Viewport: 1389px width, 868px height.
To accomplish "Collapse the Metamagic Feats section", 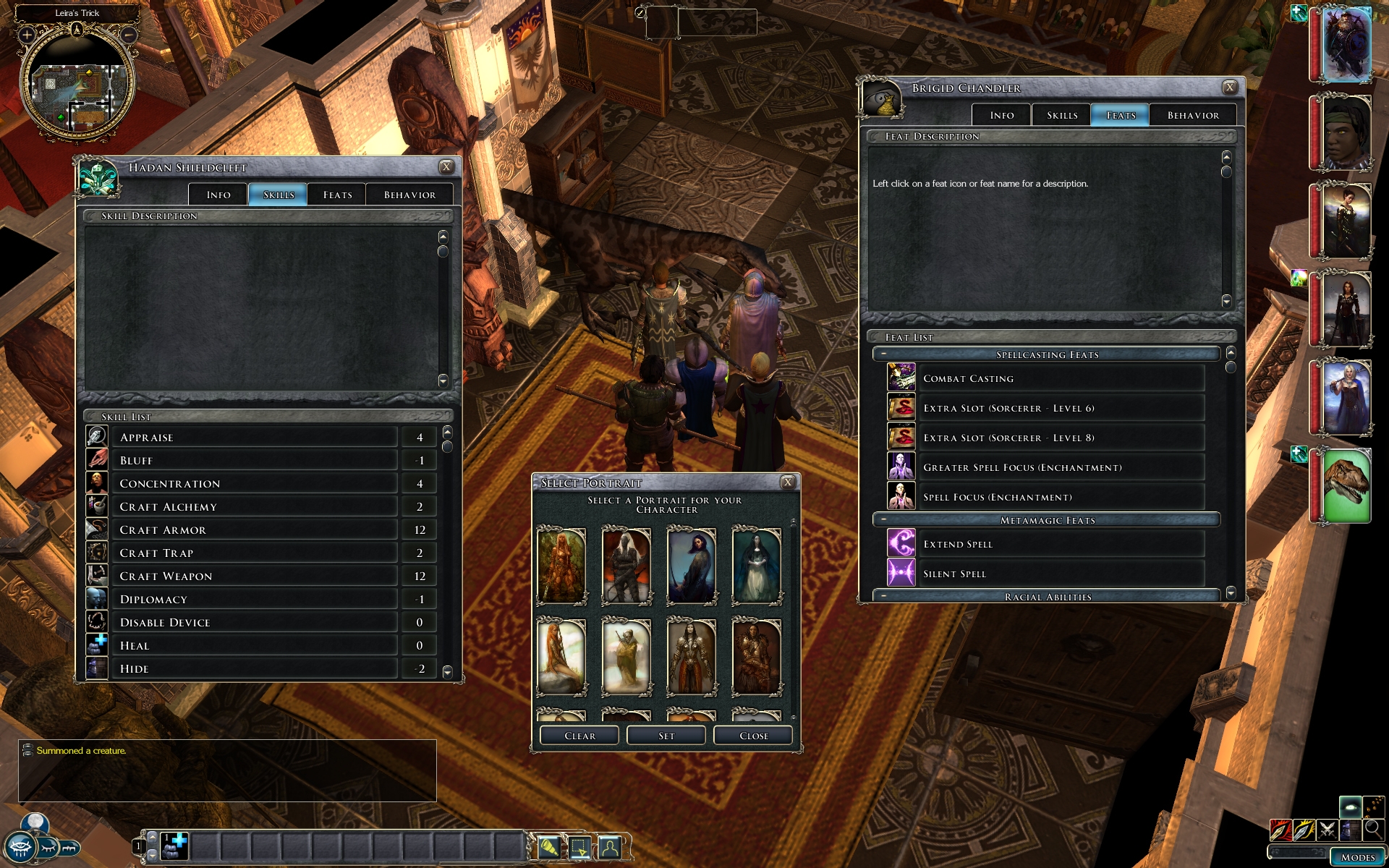I will pyautogui.click(x=883, y=520).
